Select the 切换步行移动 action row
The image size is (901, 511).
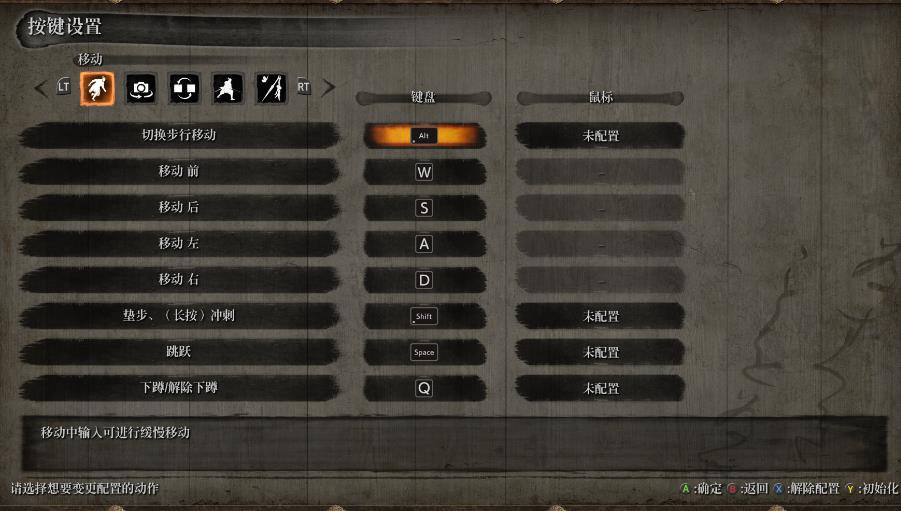coord(179,135)
